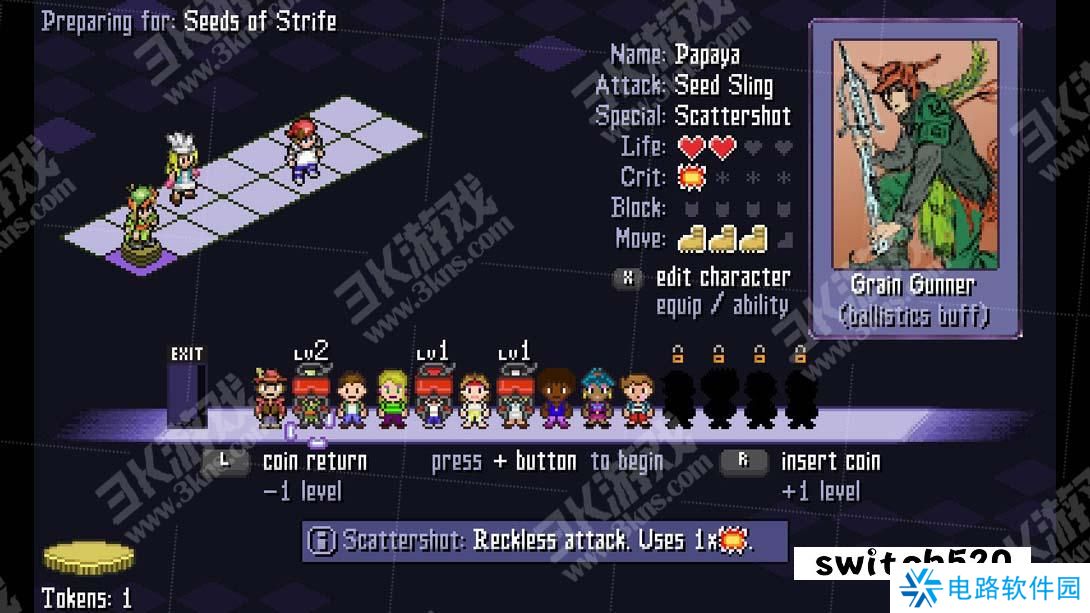Choose the cowboy-hat character in the roster

[269, 399]
